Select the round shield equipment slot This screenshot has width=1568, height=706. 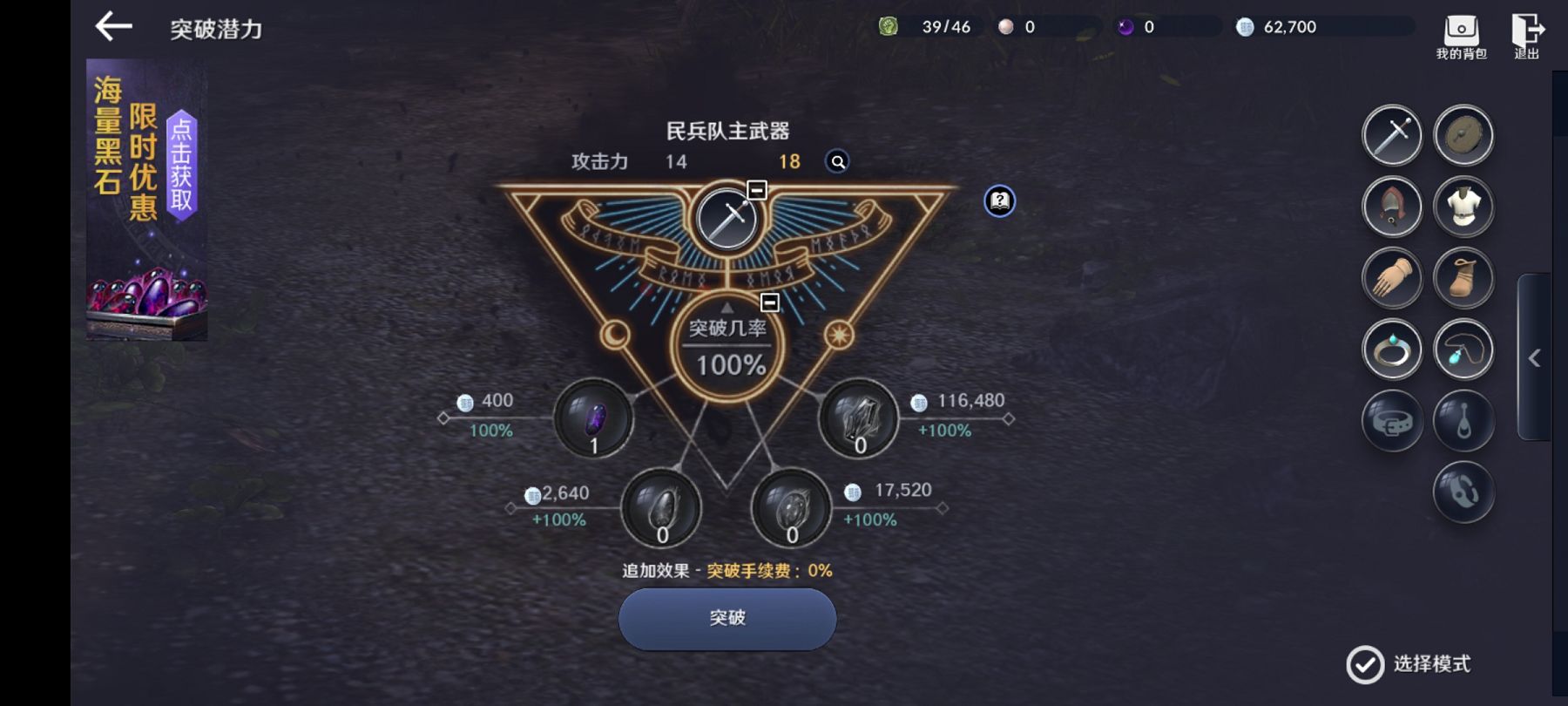point(1463,136)
